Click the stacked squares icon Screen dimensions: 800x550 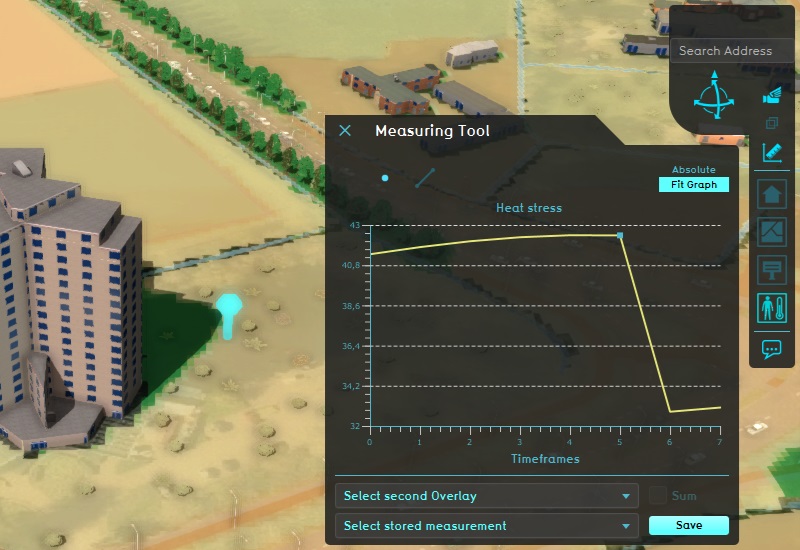coord(771,124)
